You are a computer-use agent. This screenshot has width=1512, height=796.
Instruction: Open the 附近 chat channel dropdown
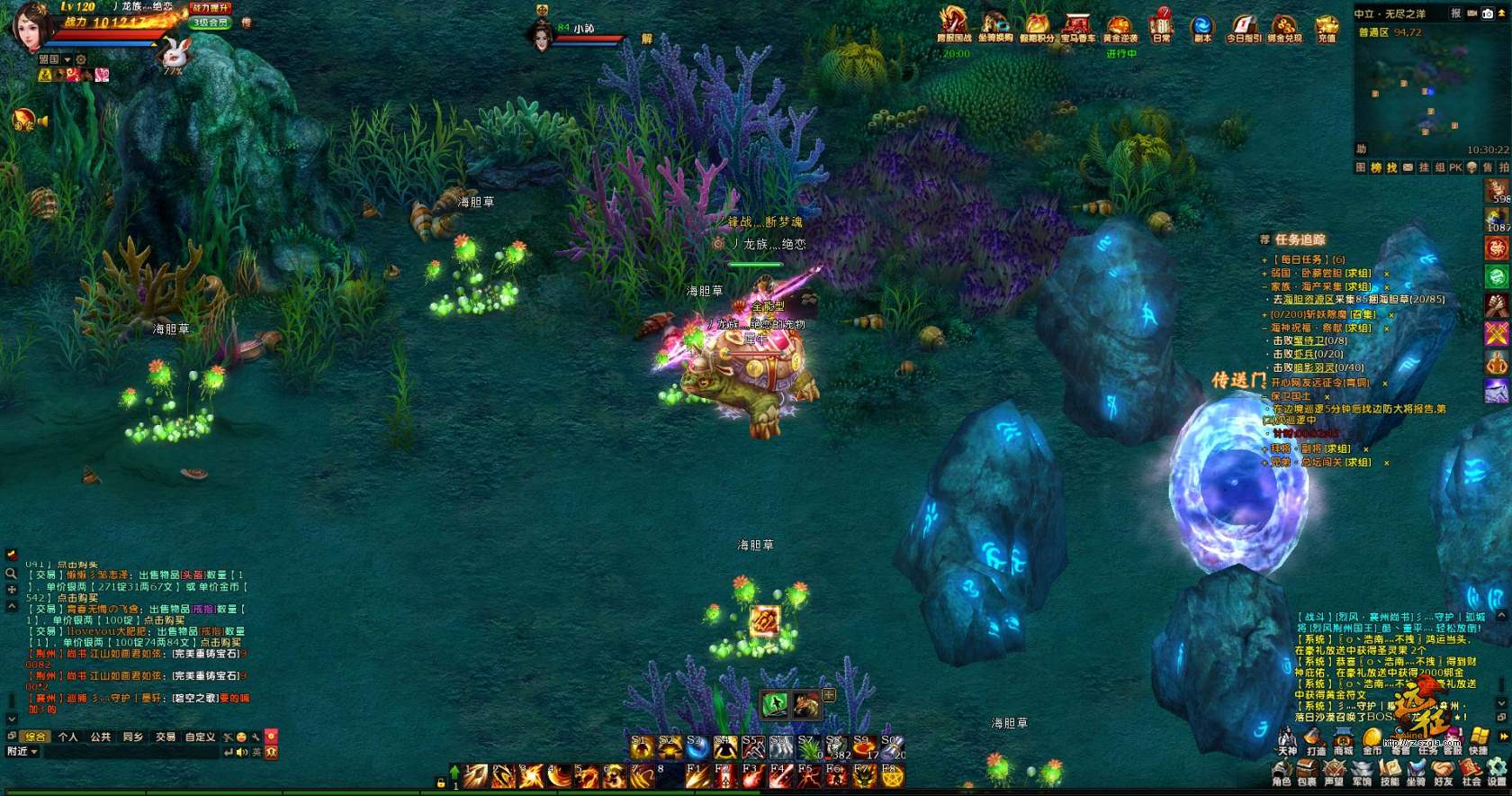22,752
